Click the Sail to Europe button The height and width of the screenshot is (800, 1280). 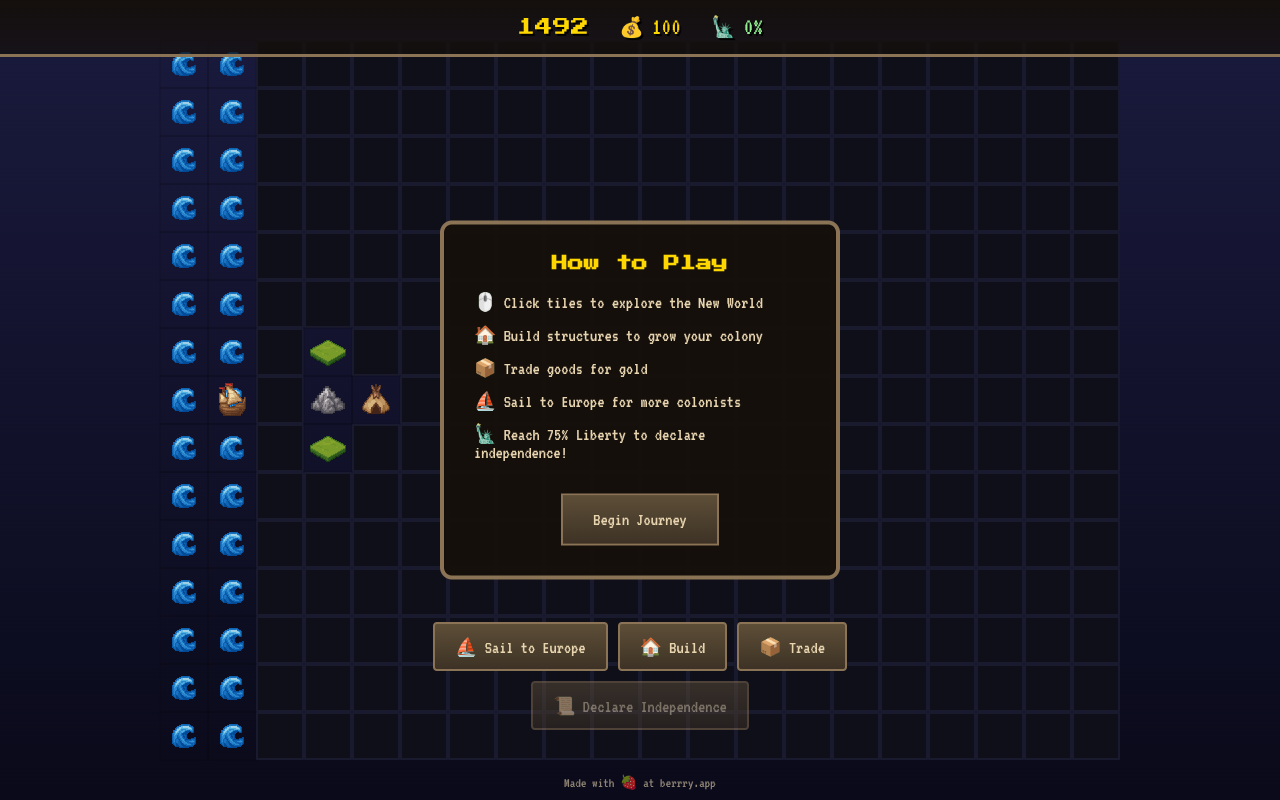point(520,646)
